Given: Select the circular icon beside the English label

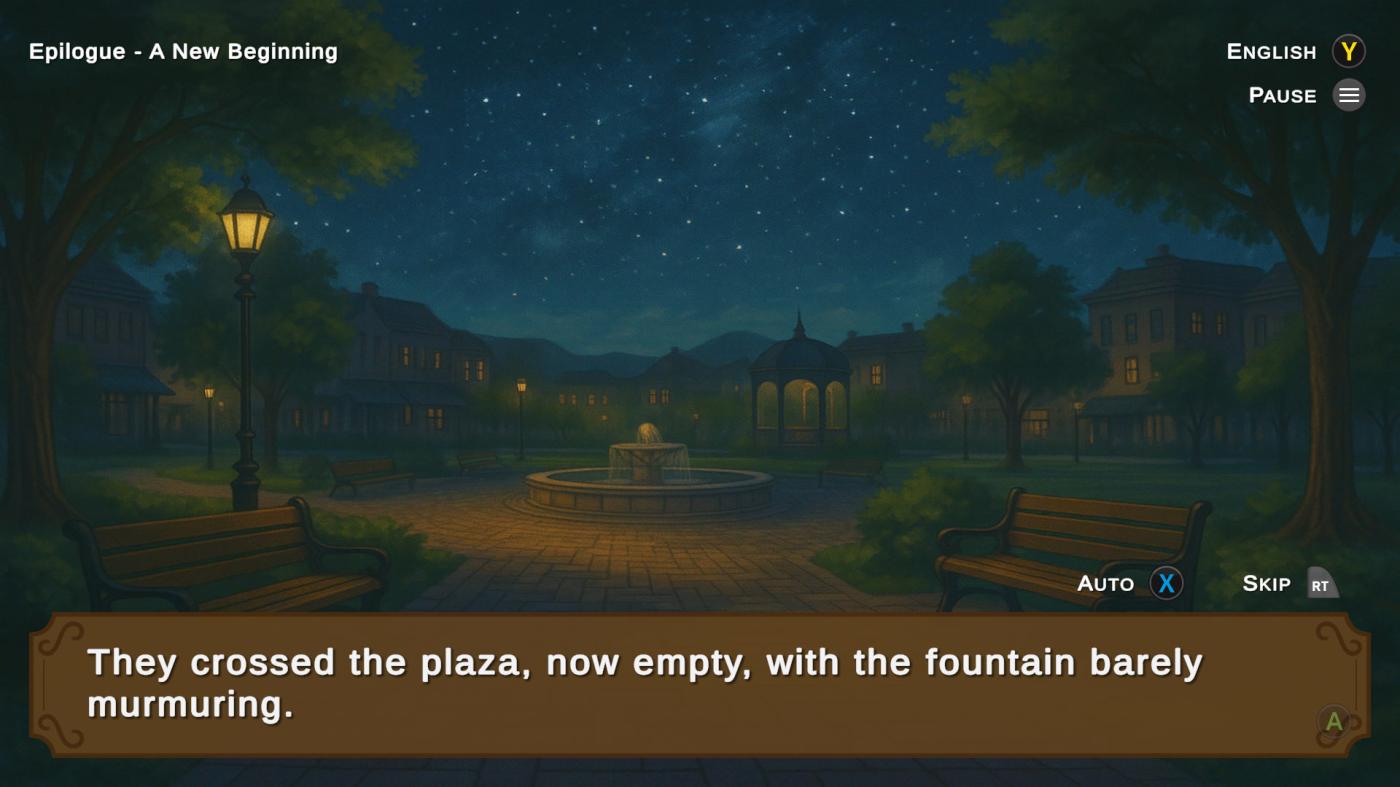Looking at the screenshot, I should 1348,51.
